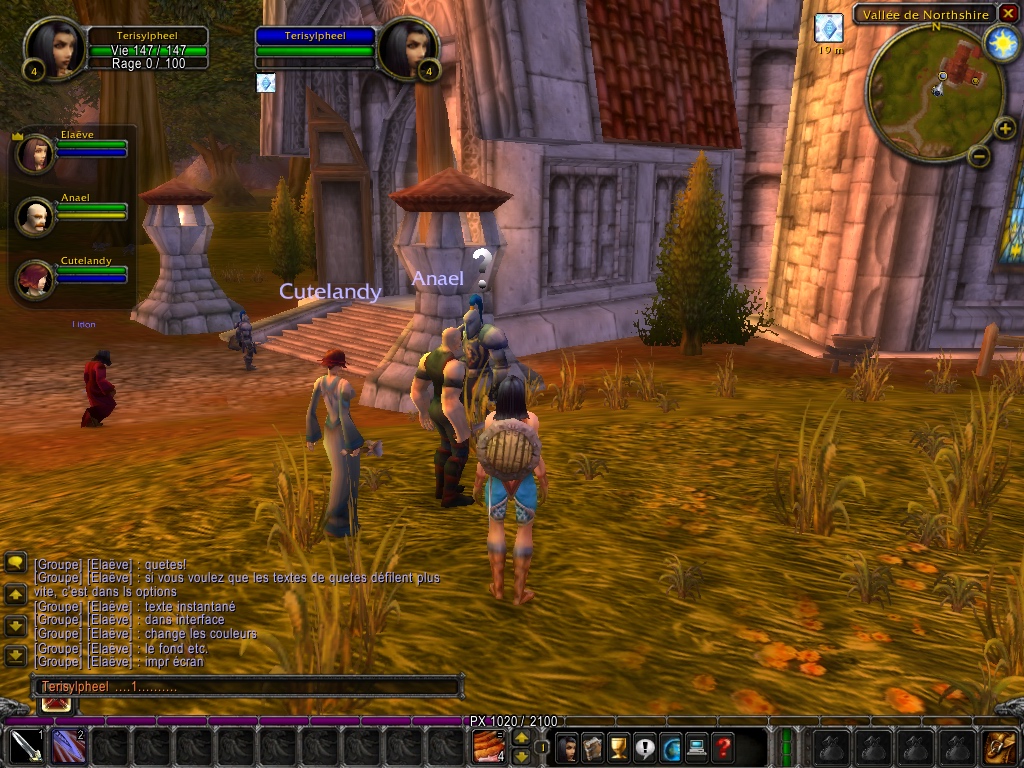Open the character info micro button
Image resolution: width=1024 pixels, height=768 pixels.
tap(567, 747)
